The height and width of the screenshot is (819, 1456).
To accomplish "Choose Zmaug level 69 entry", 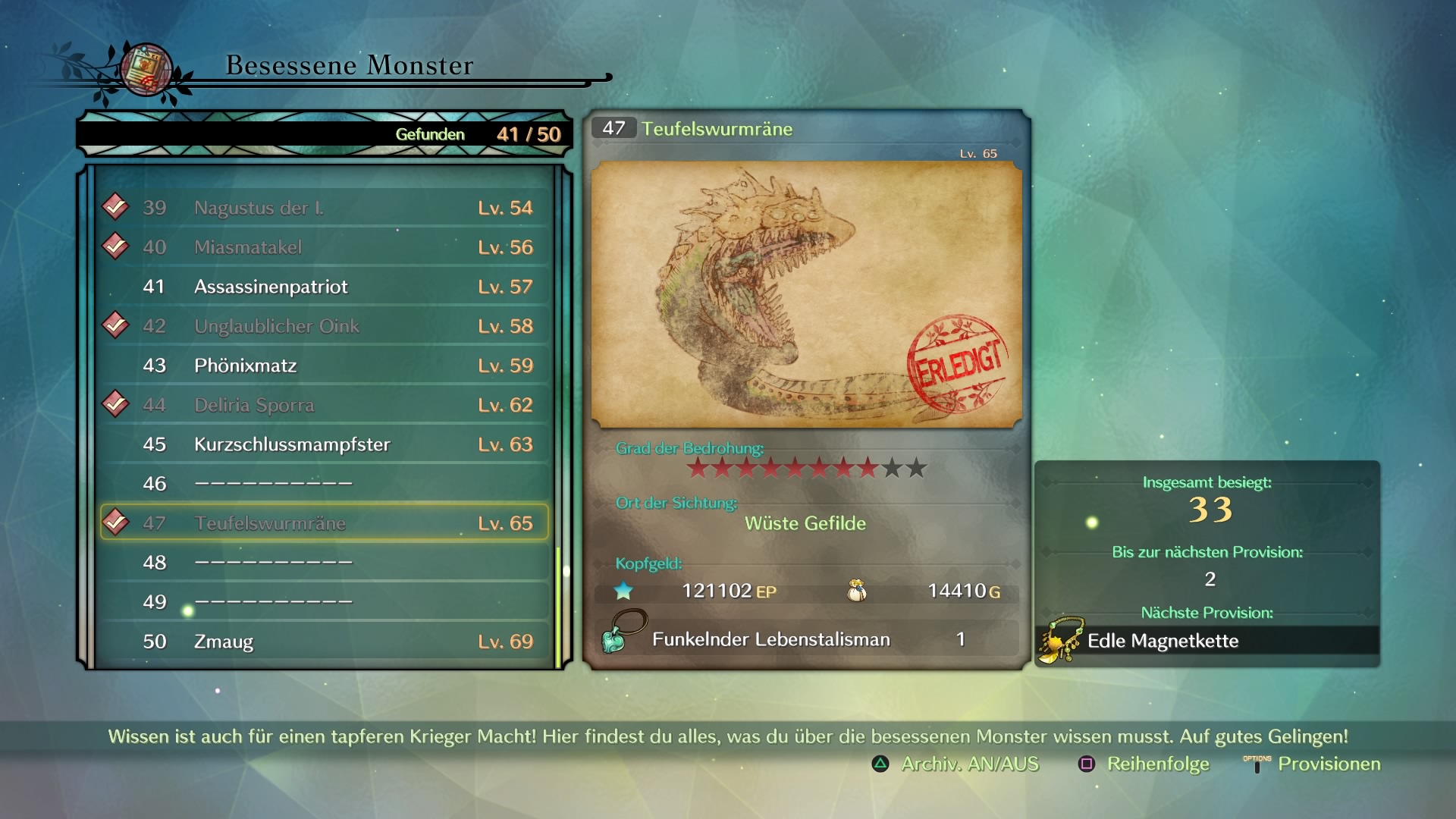I will tap(325, 642).
